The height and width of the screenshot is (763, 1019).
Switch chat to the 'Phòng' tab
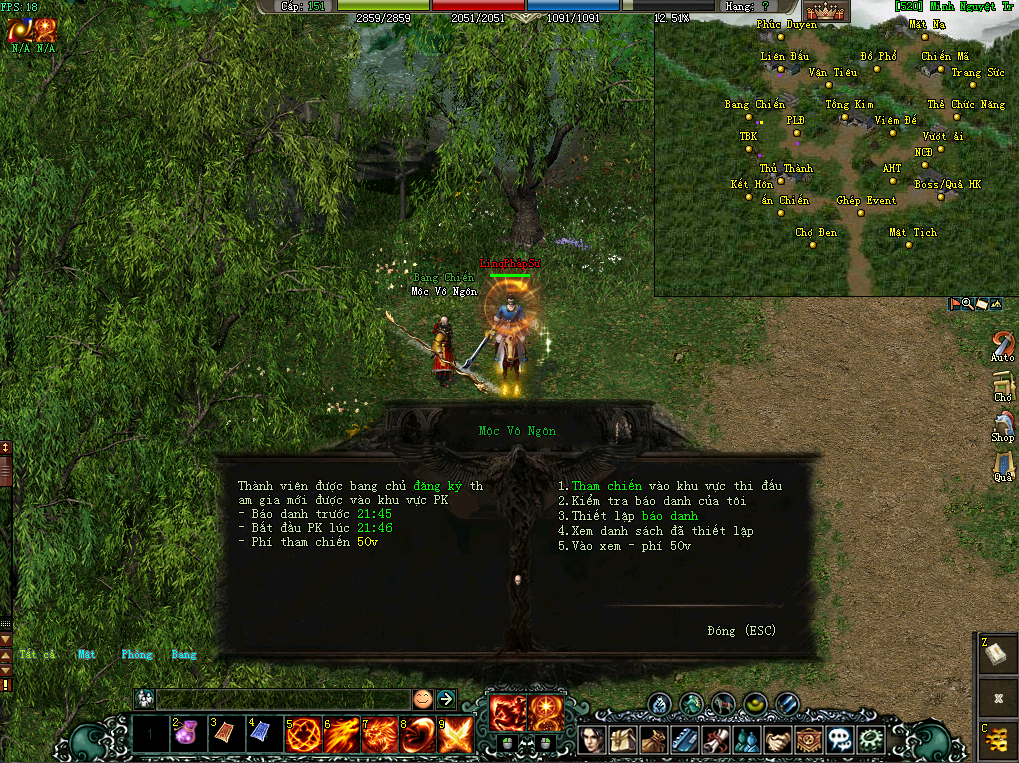(x=137, y=655)
